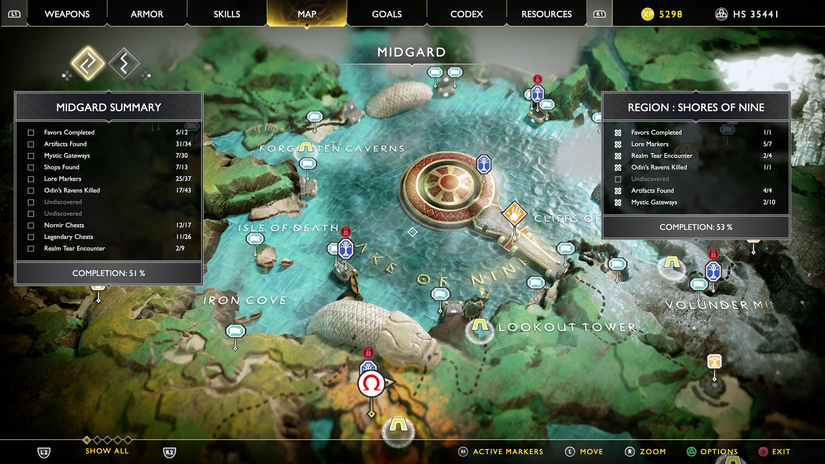
Task: Open the Armor tab
Action: coord(149,14)
